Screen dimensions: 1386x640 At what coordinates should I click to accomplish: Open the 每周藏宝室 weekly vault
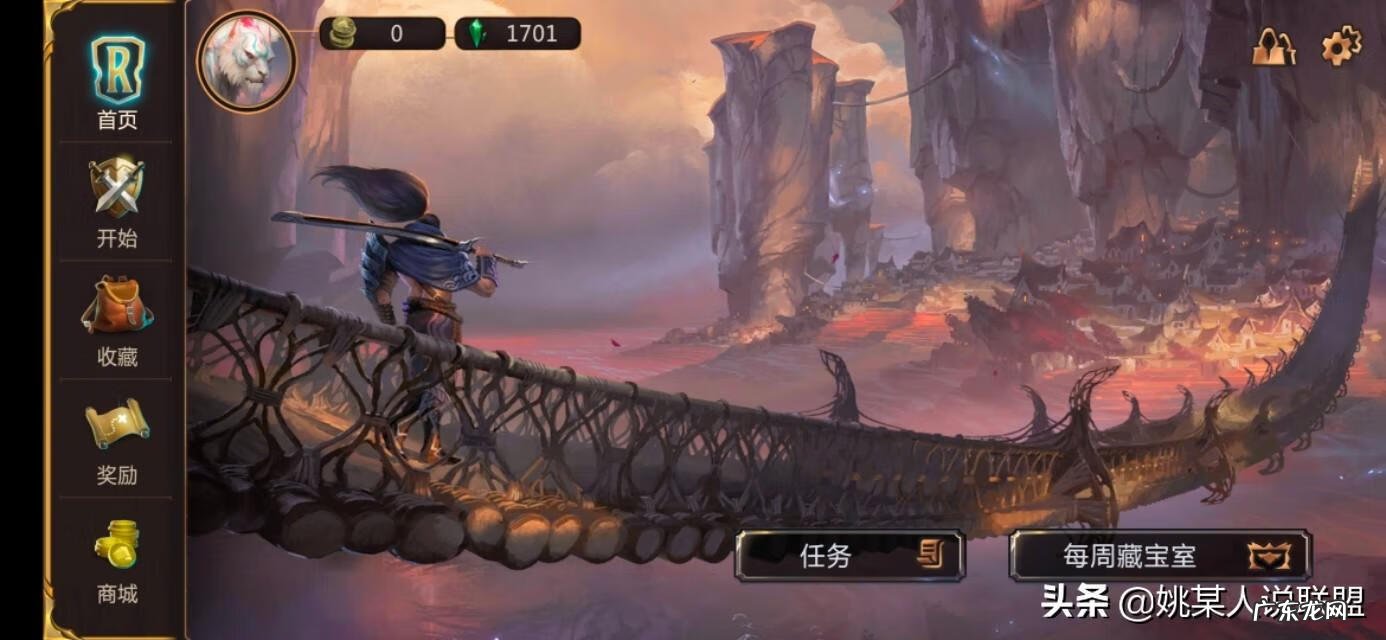click(1159, 556)
